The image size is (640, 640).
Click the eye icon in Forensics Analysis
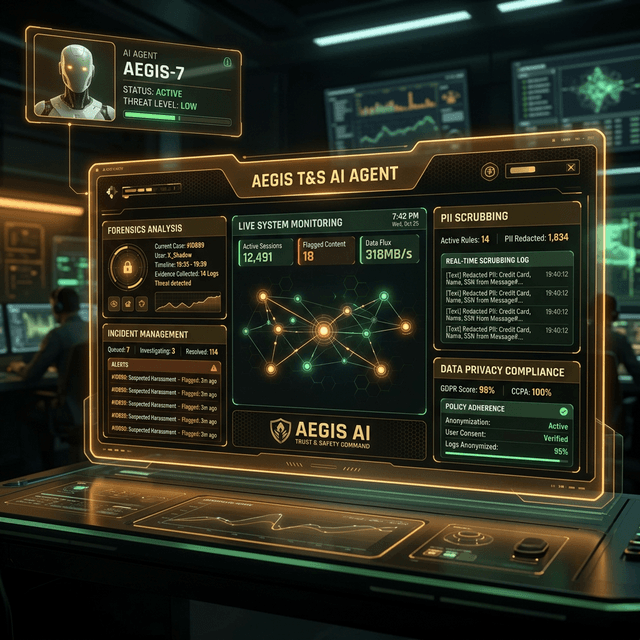coord(116,301)
